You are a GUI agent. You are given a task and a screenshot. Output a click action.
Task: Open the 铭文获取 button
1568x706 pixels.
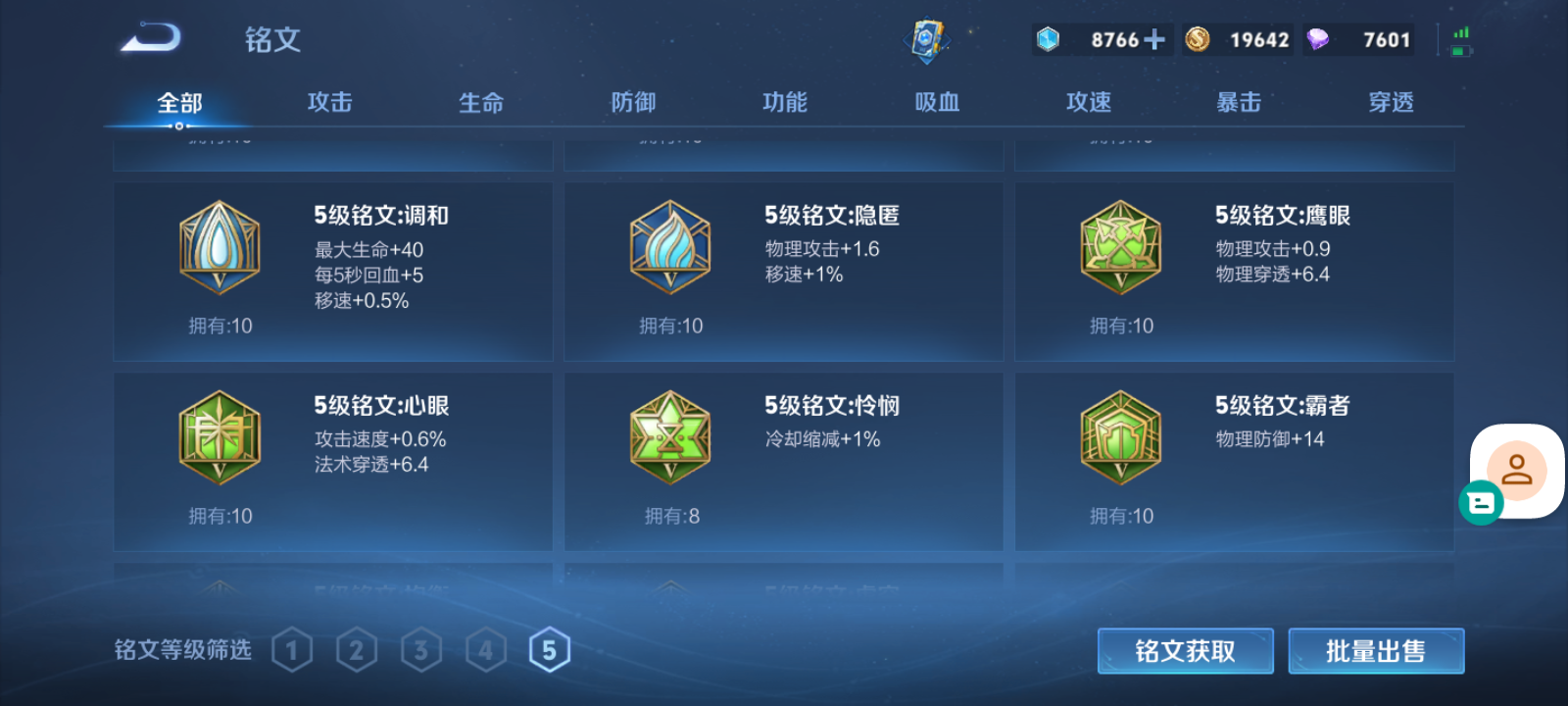click(1185, 650)
